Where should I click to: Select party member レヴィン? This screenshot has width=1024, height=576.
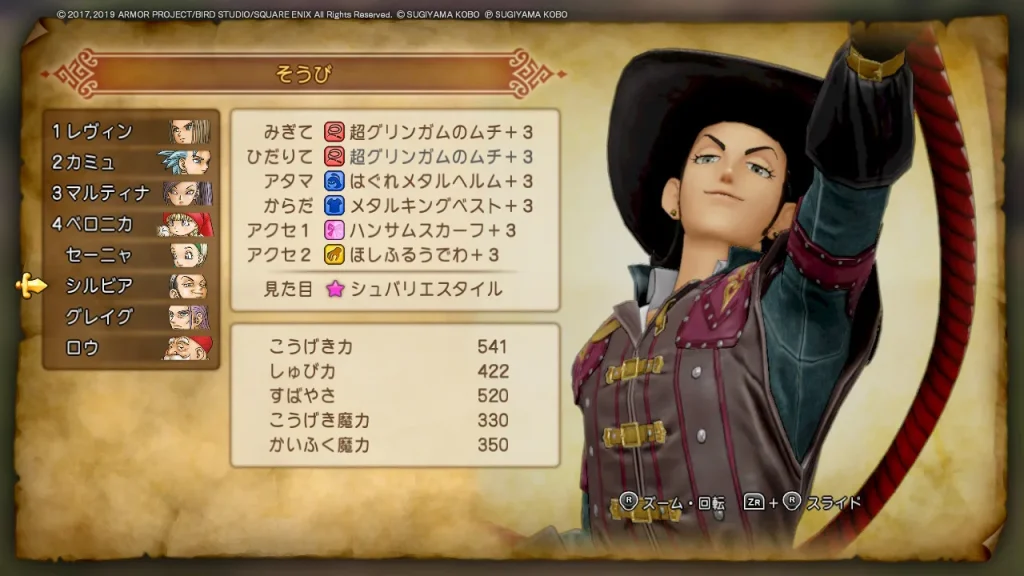[130, 131]
